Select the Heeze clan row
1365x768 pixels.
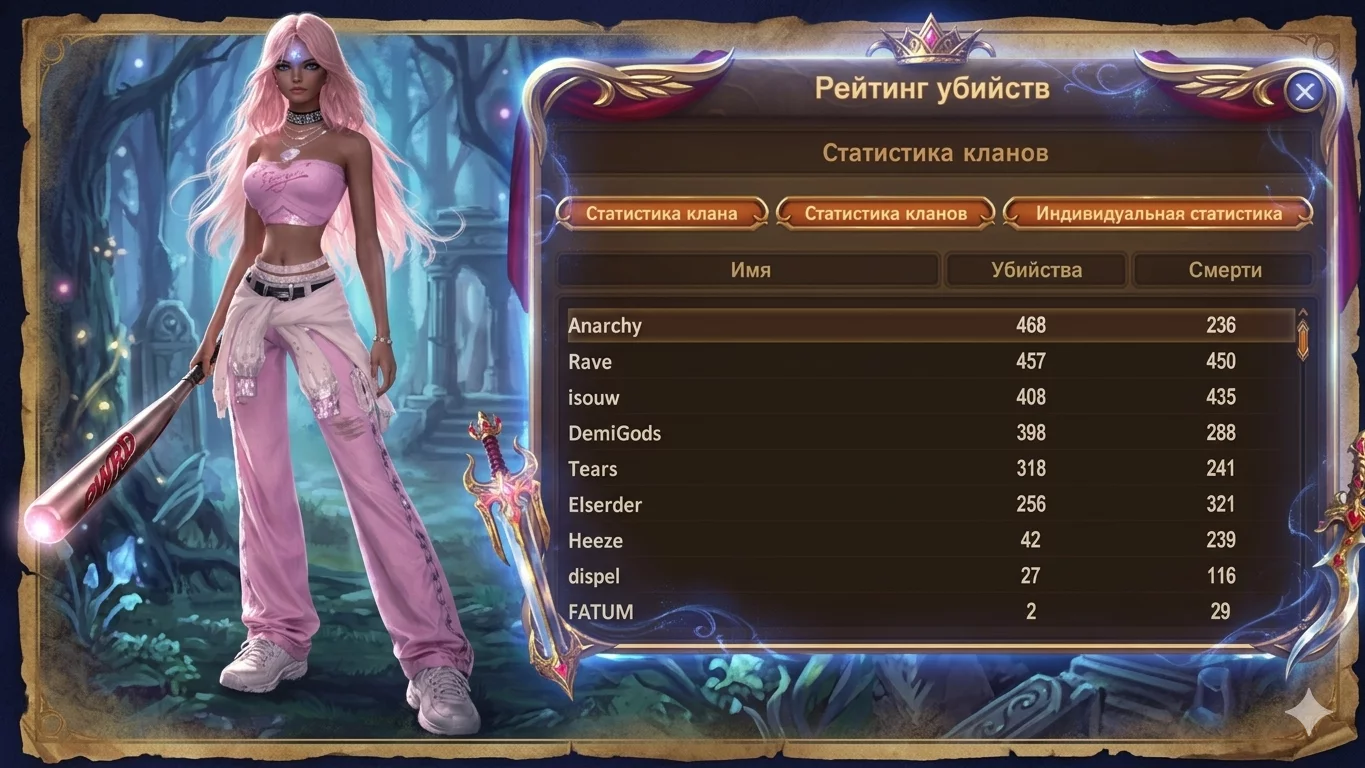point(930,541)
